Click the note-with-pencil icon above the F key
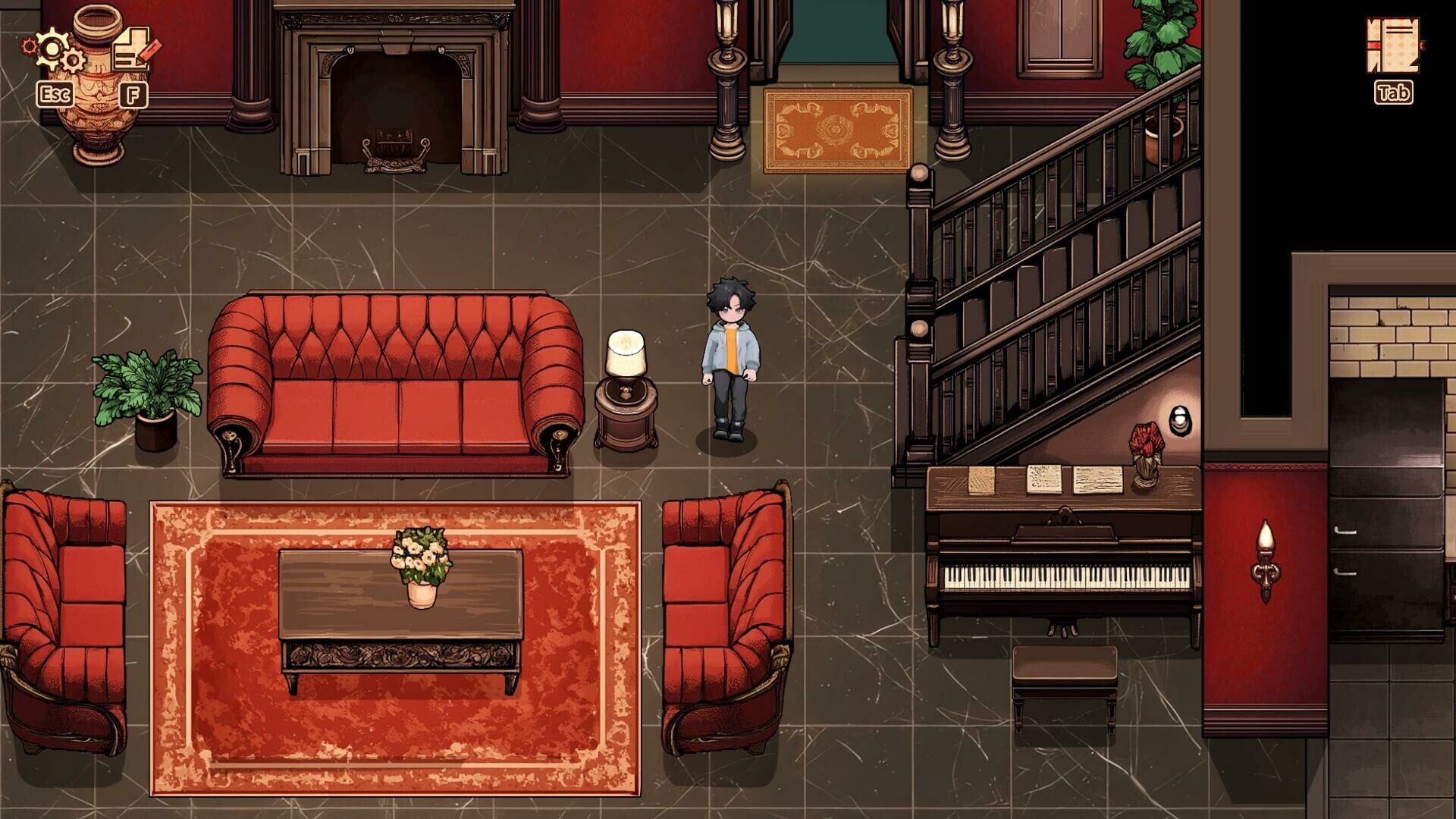This screenshot has width=1456, height=819. click(x=131, y=48)
